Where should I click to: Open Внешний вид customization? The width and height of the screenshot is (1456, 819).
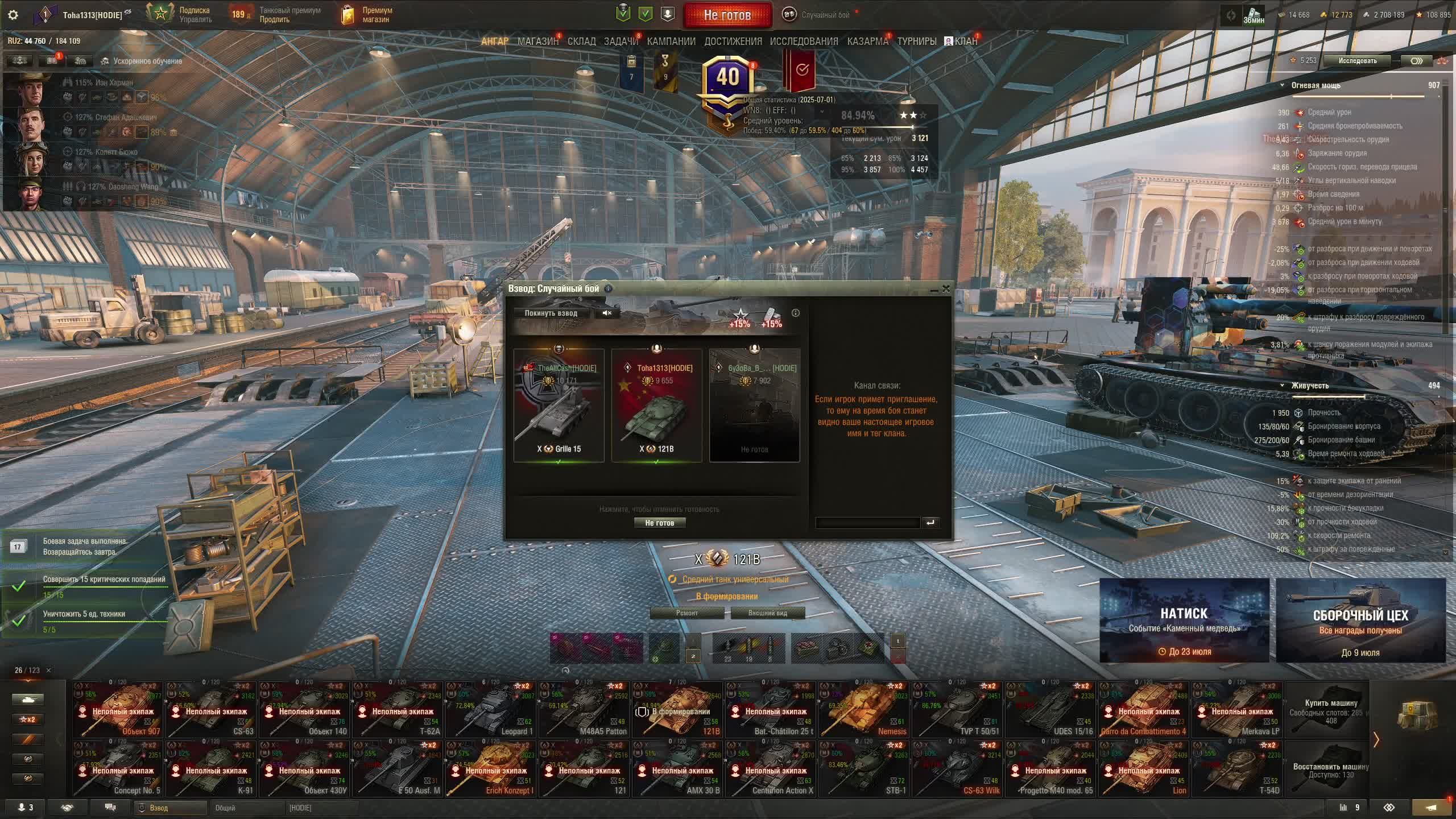click(x=767, y=613)
